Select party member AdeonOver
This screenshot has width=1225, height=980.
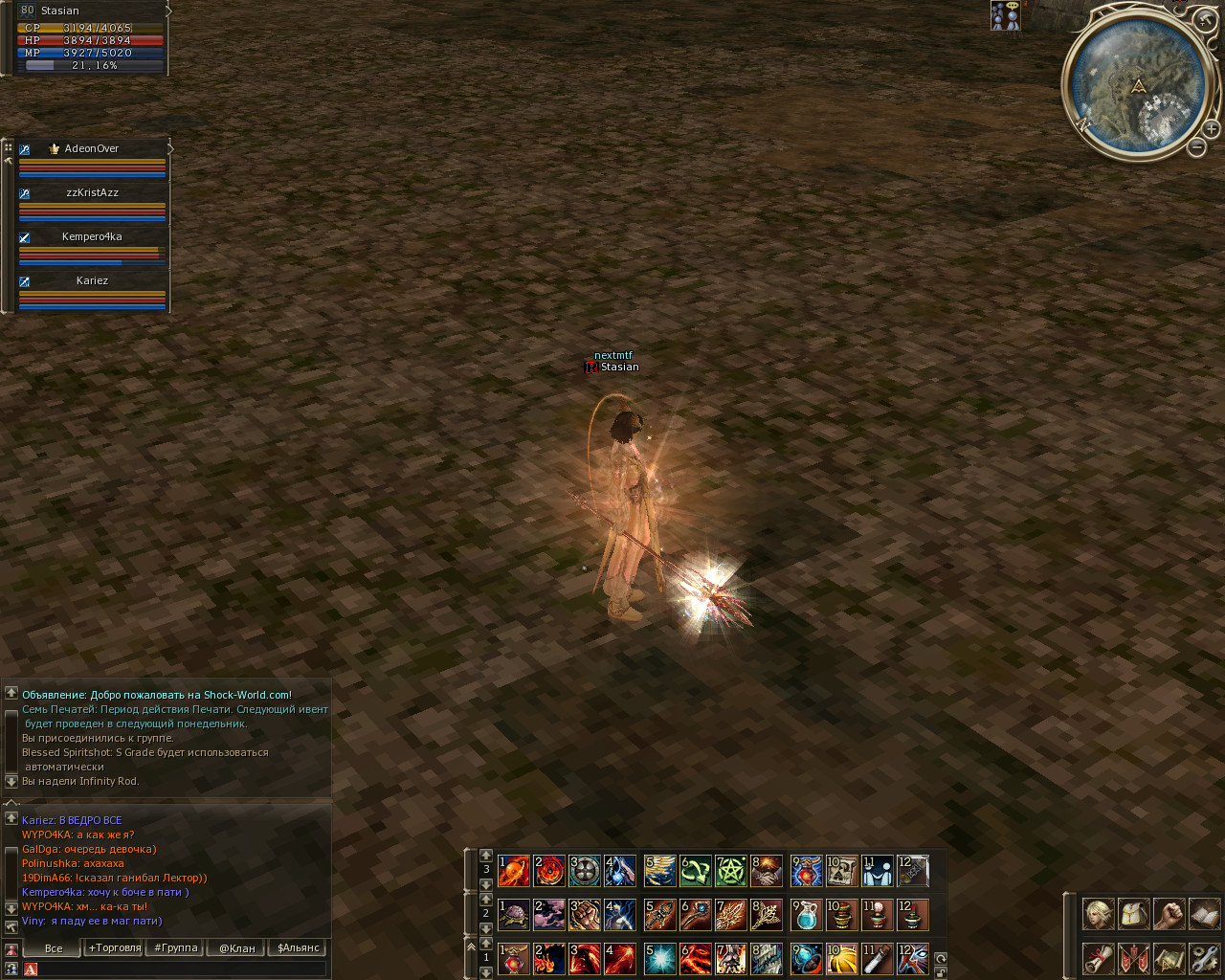[x=92, y=149]
